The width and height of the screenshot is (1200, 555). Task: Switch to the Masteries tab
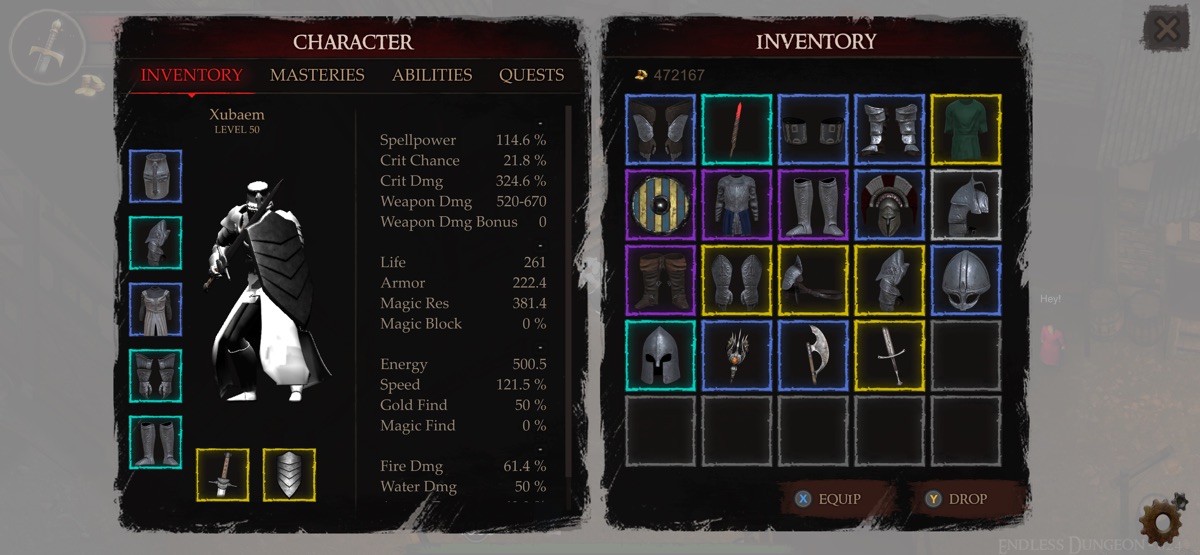(317, 75)
